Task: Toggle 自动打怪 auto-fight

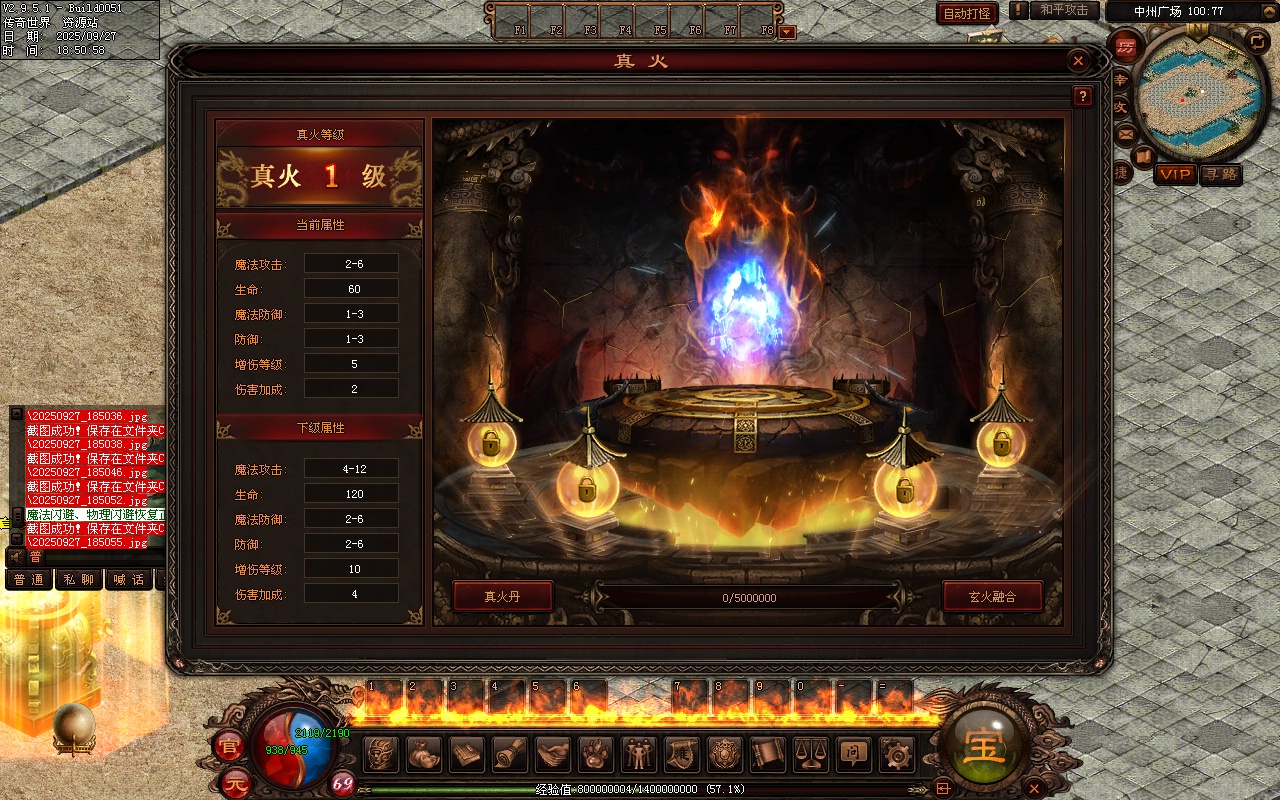Action: pos(967,14)
